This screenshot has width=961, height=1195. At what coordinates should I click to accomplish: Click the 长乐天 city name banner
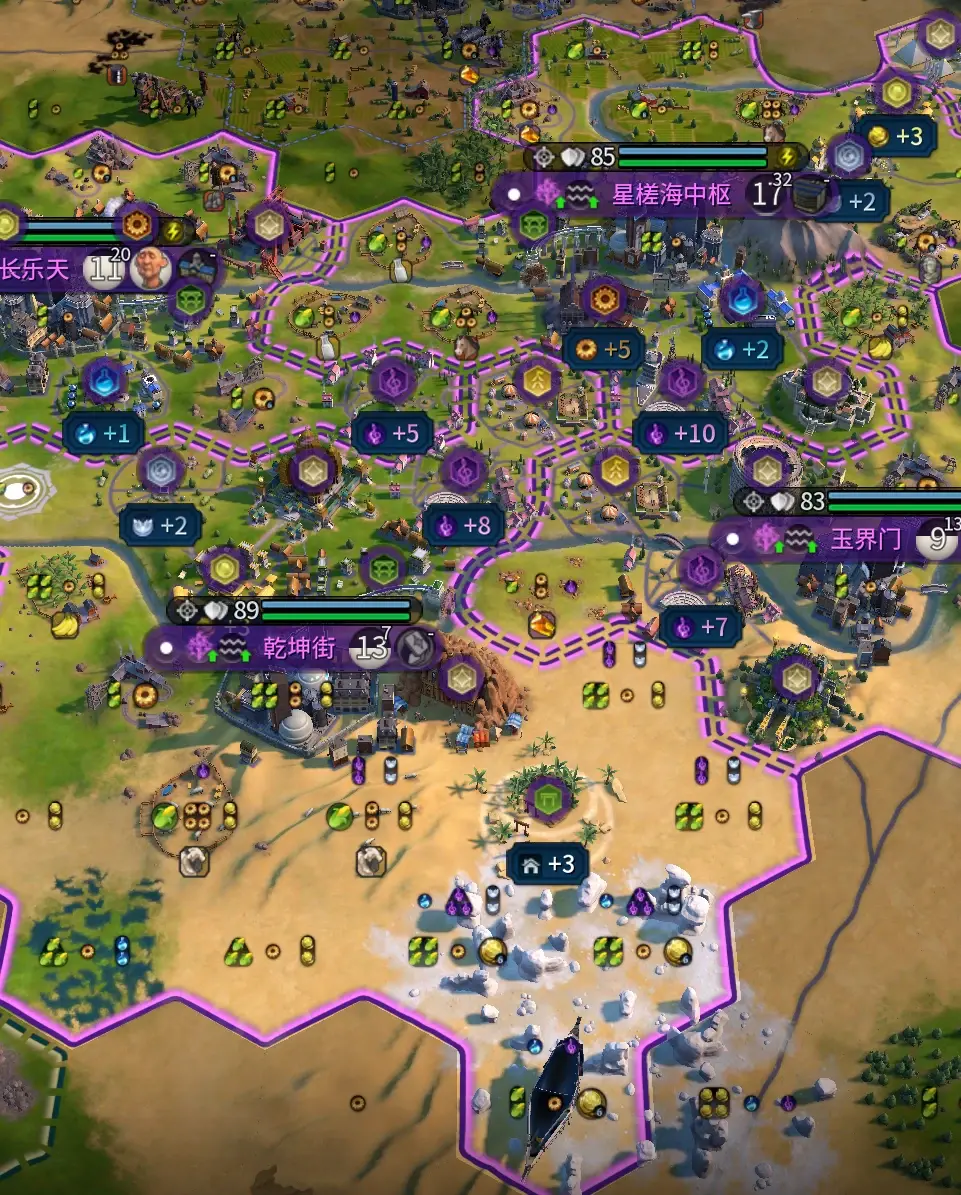click(37, 270)
